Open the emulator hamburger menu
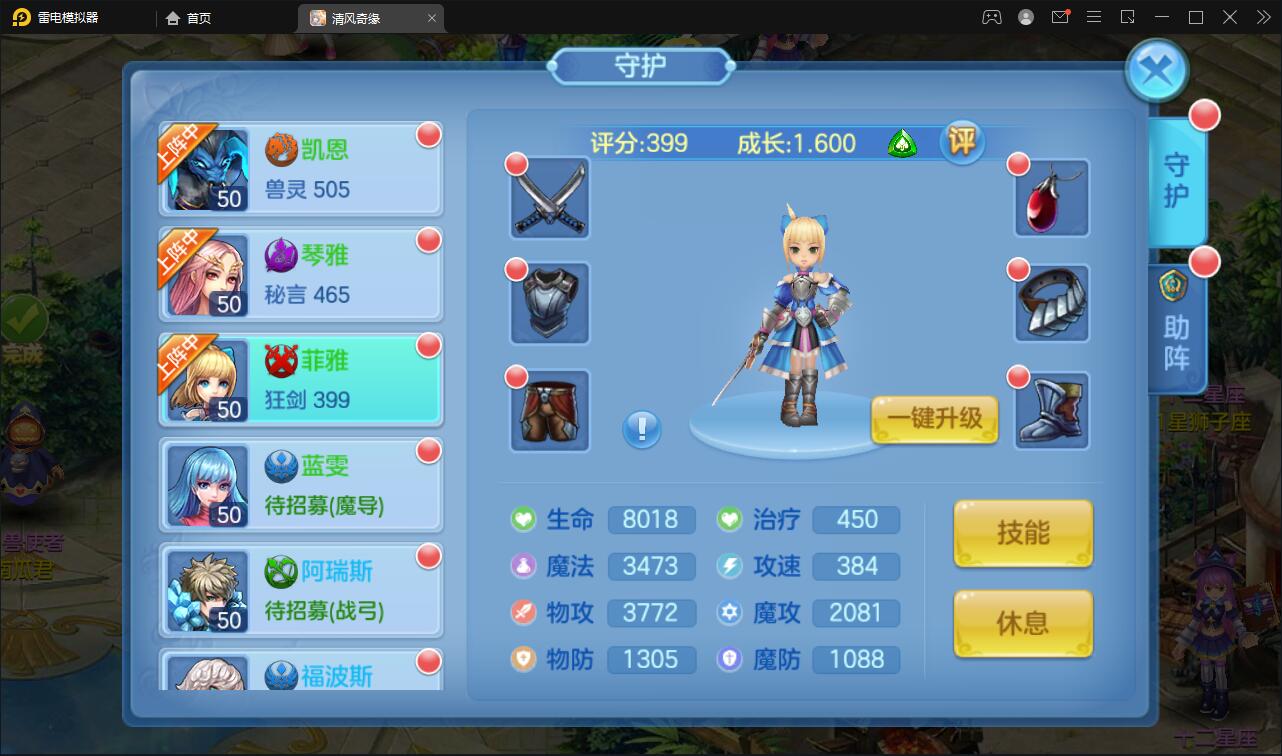The height and width of the screenshot is (756, 1282). (1094, 17)
